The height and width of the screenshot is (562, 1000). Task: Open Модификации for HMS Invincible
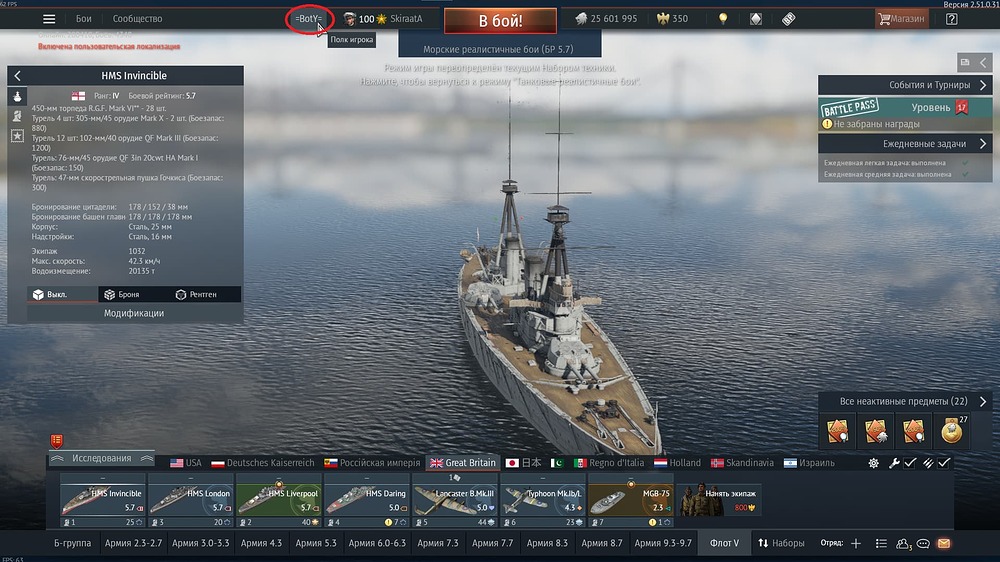[134, 313]
